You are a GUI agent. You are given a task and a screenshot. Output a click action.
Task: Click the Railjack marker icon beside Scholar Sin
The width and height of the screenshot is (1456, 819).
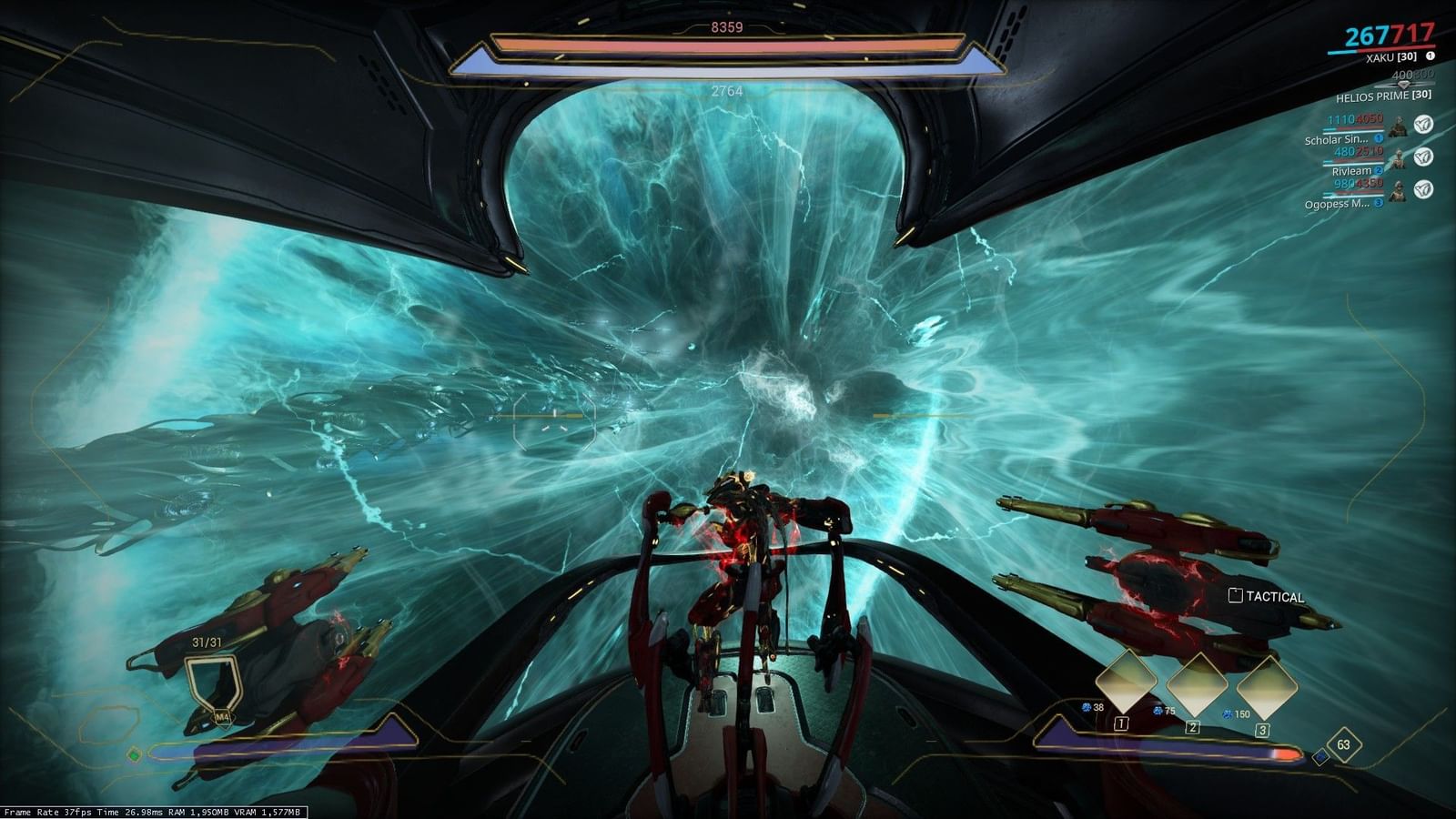click(x=1421, y=126)
